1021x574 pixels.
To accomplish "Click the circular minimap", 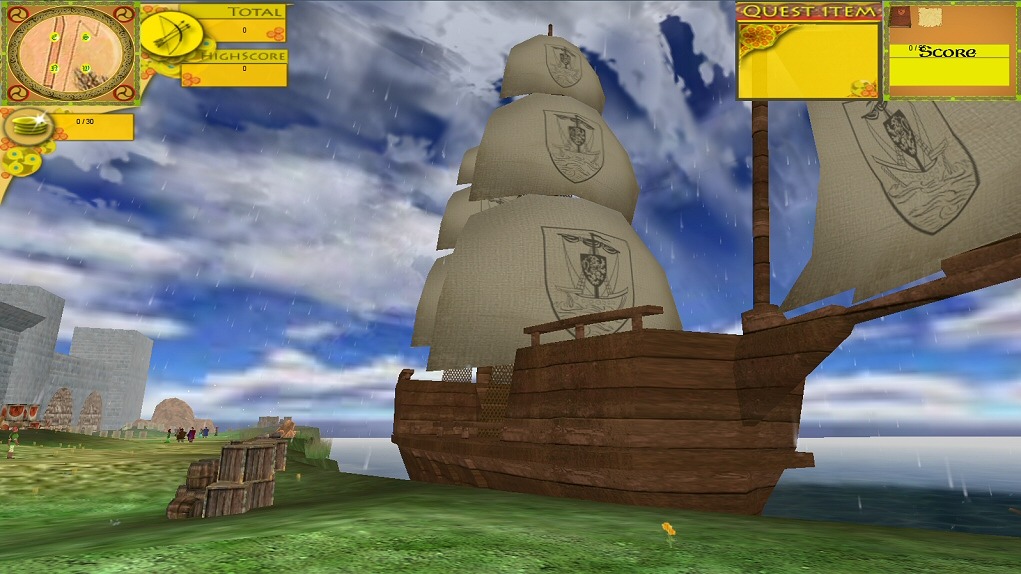I will (x=70, y=53).
